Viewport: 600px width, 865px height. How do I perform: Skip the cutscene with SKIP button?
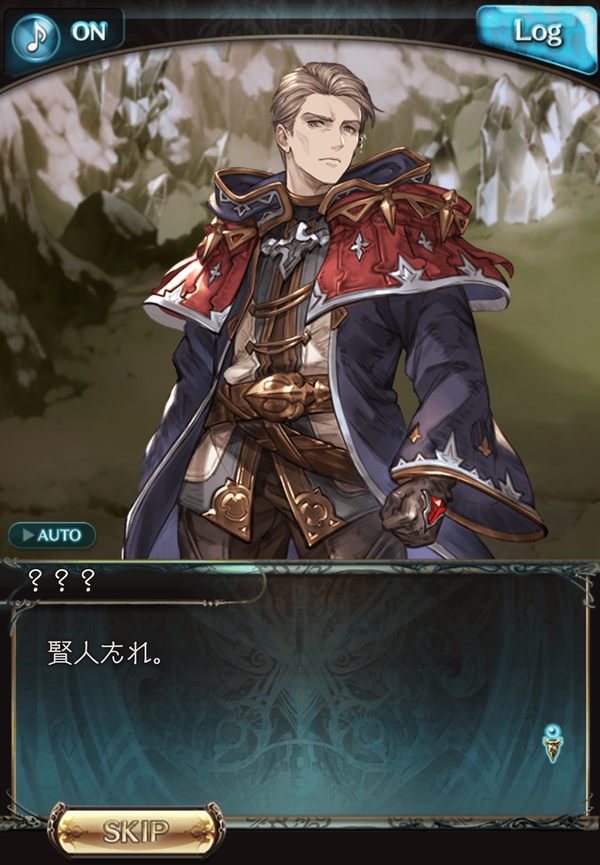137,831
